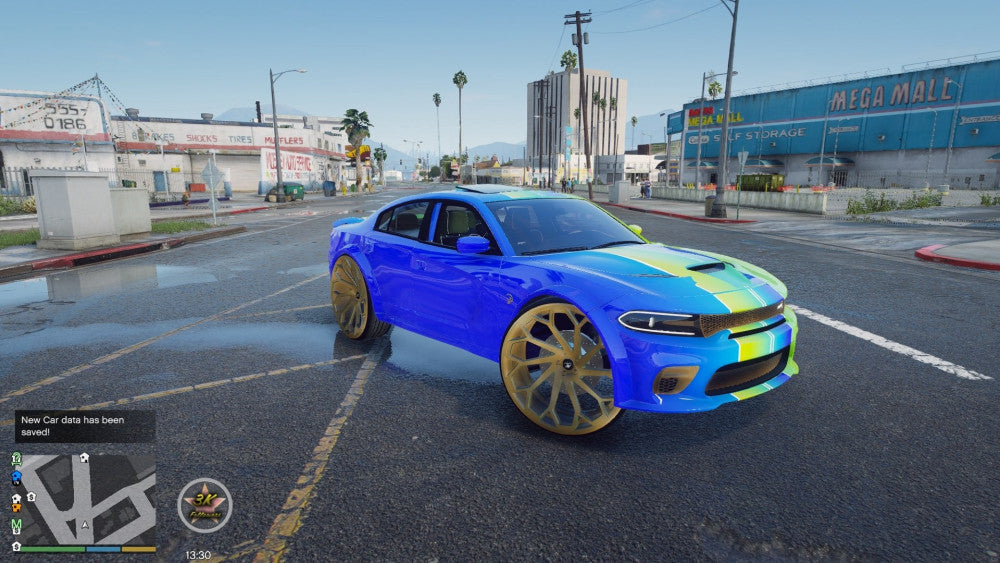Click the green question mark map blip
This screenshot has height=563, width=1000.
pyautogui.click(x=16, y=459)
